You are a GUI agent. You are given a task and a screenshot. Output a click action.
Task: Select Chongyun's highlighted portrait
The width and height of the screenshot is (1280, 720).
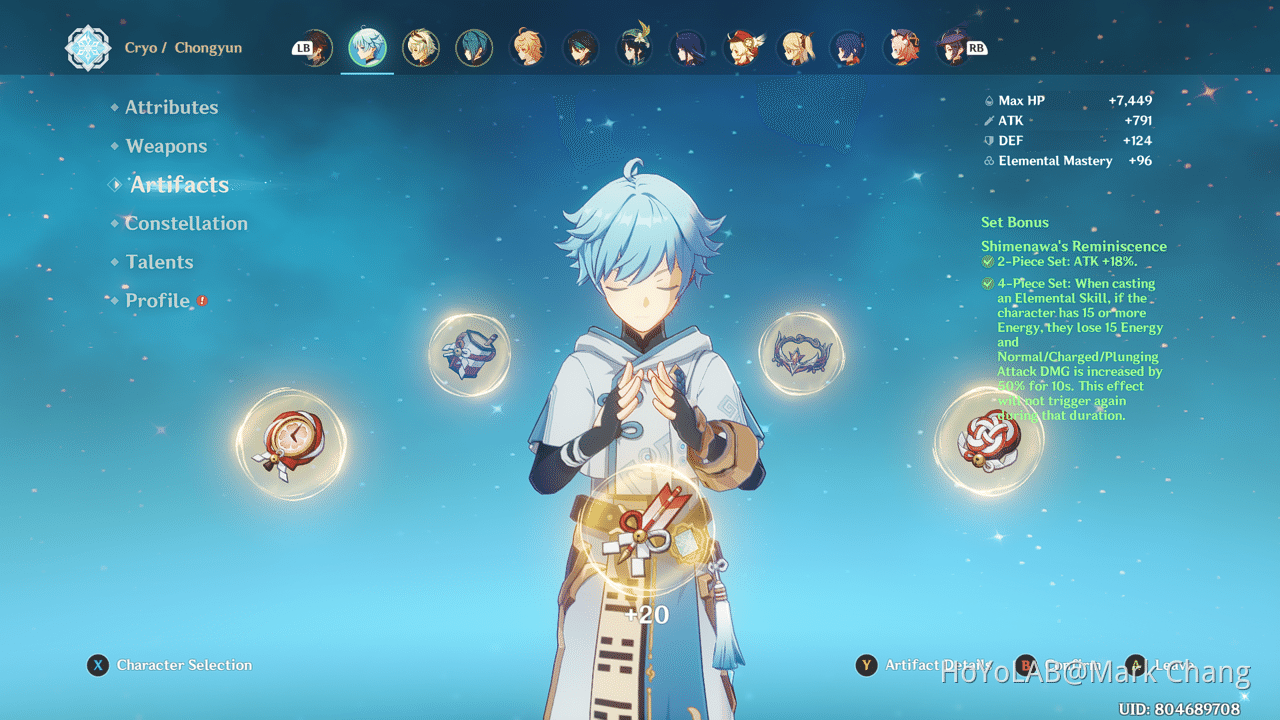pyautogui.click(x=367, y=47)
